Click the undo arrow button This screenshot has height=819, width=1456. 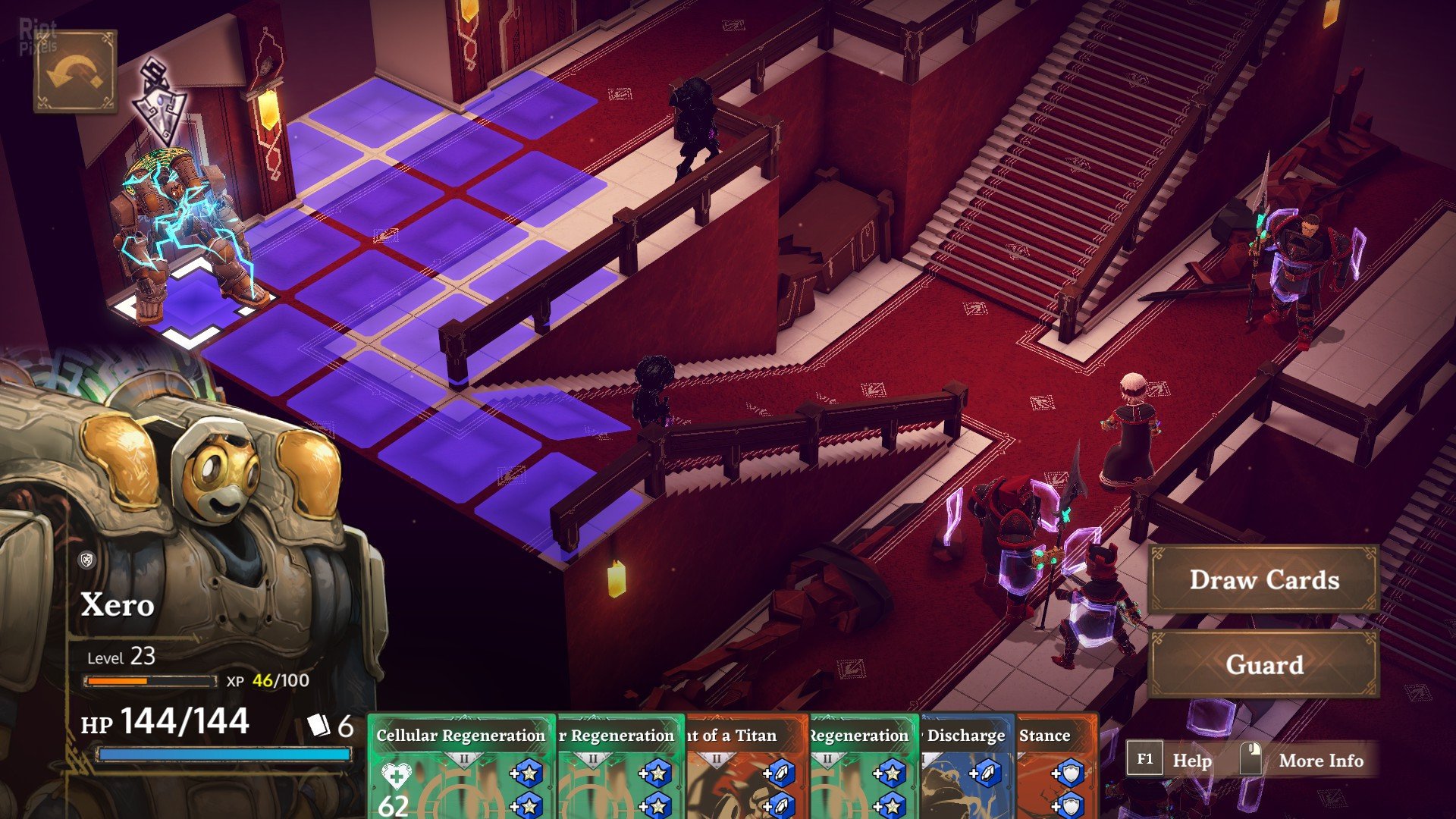pos(75,72)
